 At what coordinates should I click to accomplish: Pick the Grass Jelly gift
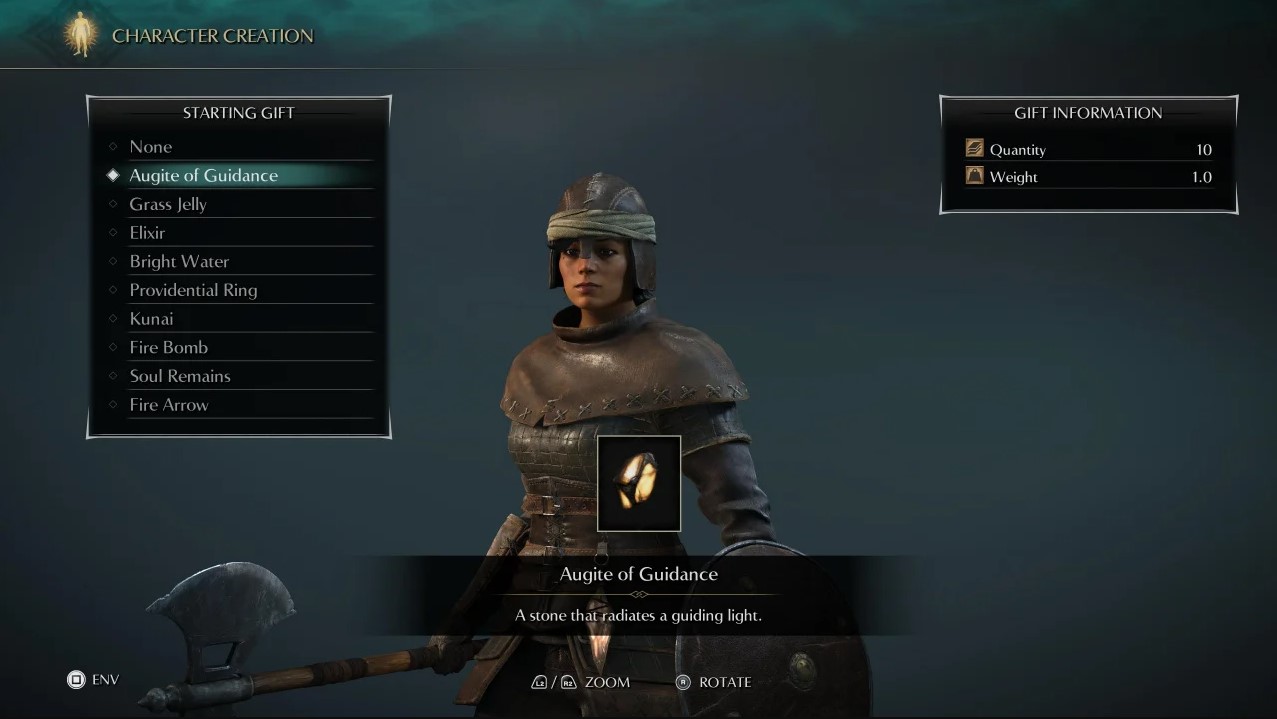[x=168, y=204]
